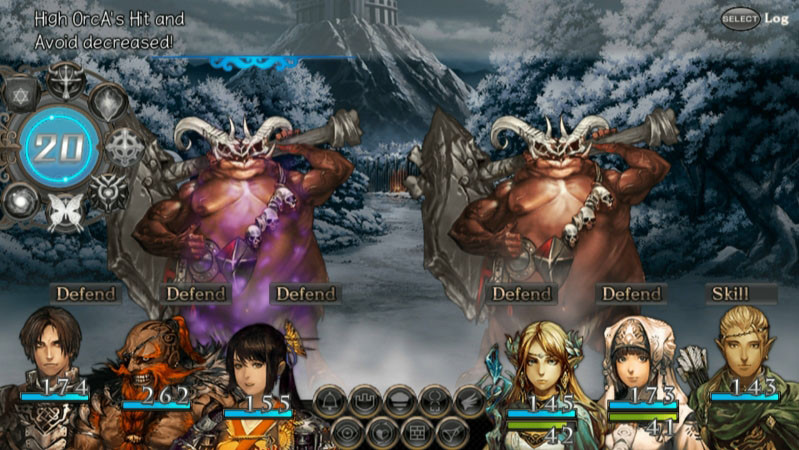
Task: Choose the wing icon
Action: tap(468, 402)
